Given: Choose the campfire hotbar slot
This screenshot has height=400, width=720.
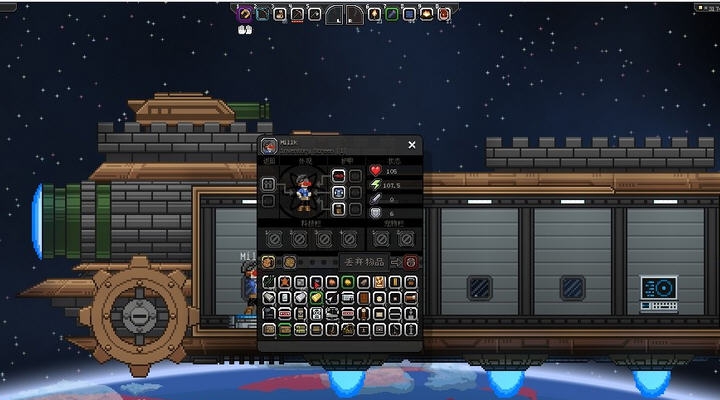Looking at the screenshot, I should [x=427, y=14].
